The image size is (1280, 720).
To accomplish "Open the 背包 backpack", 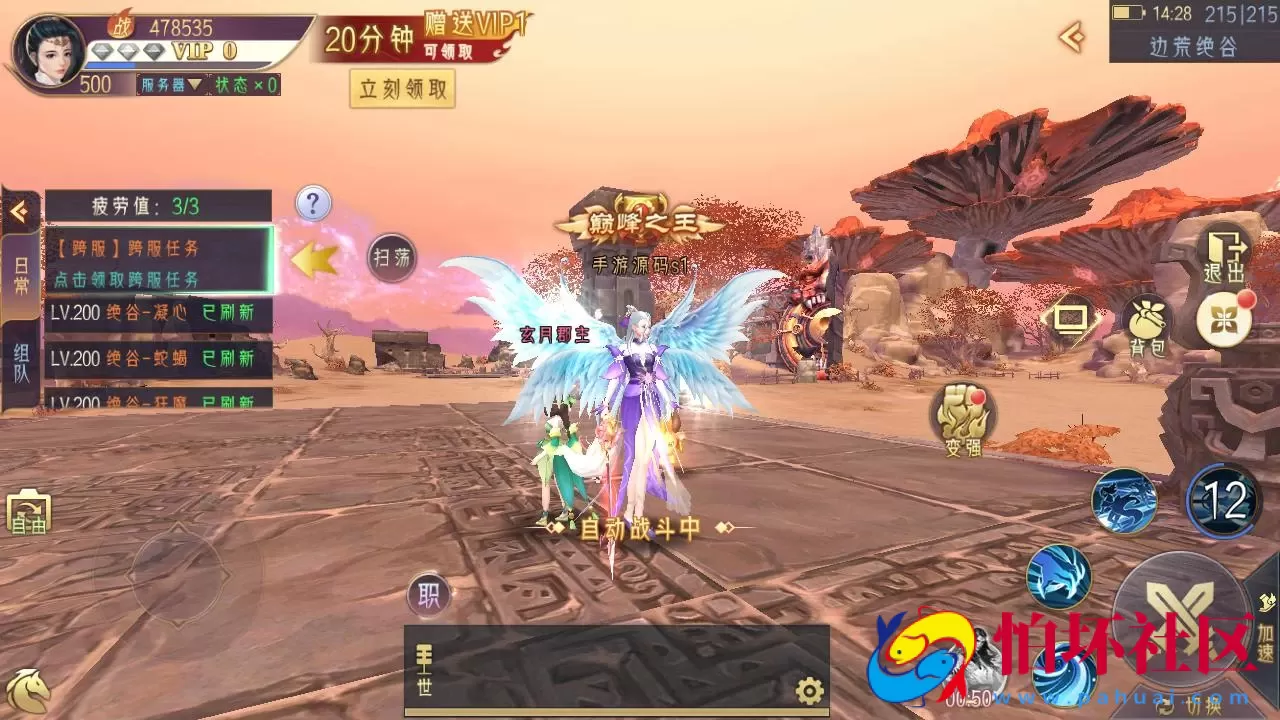I will [x=1146, y=323].
